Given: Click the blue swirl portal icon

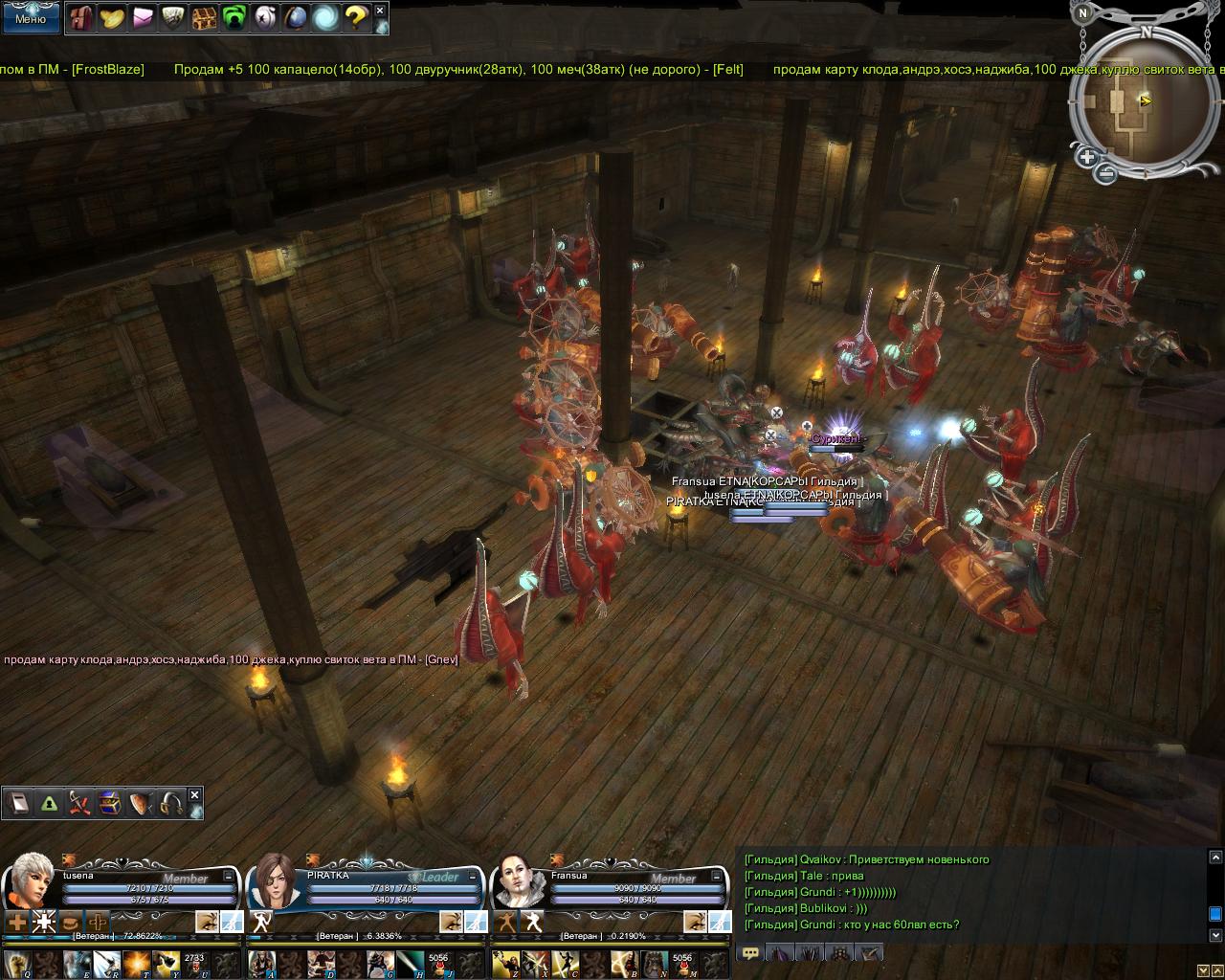Looking at the screenshot, I should coord(325,17).
